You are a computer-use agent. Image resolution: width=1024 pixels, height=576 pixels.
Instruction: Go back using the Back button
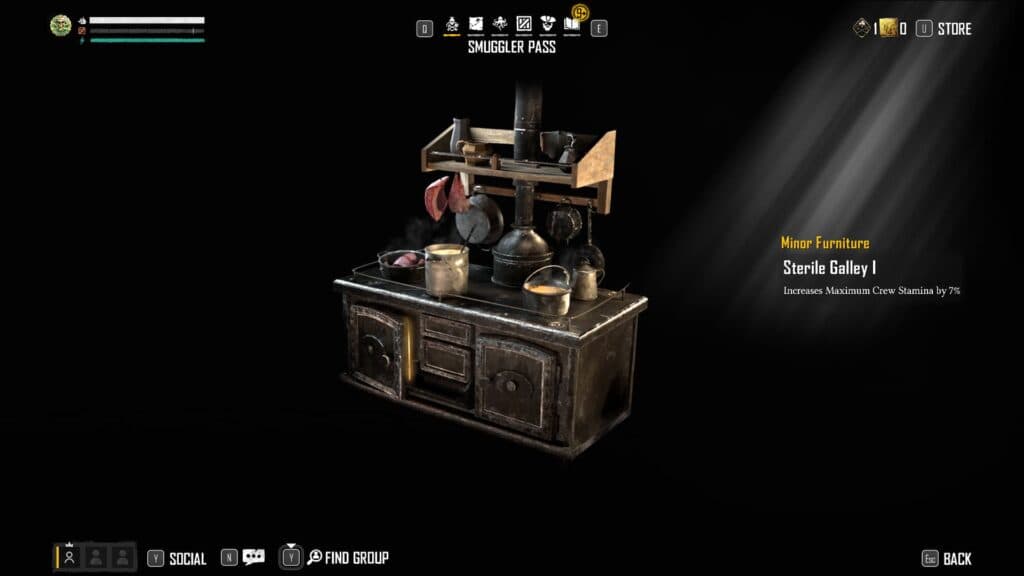point(956,558)
